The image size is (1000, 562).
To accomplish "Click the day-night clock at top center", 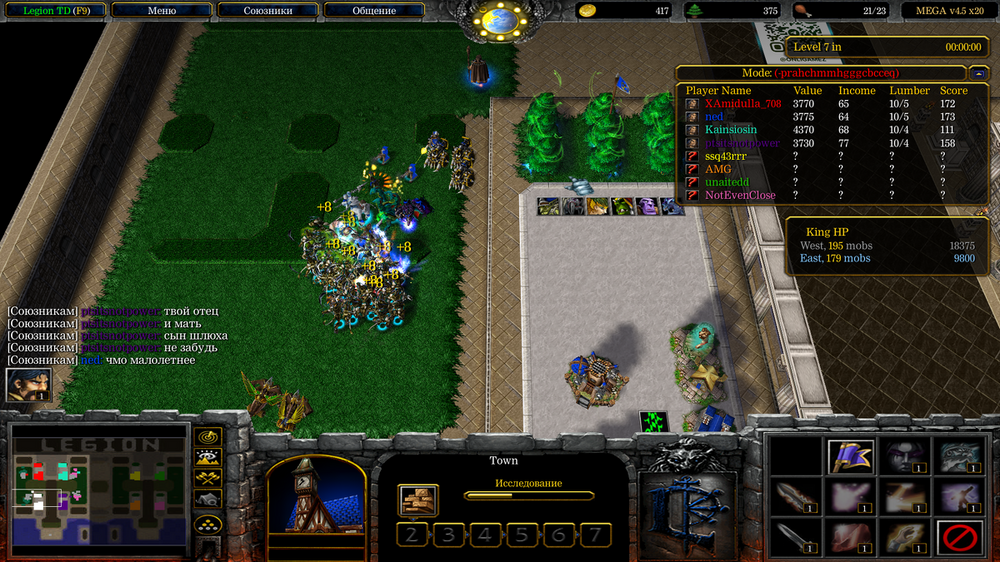I will [x=499, y=19].
